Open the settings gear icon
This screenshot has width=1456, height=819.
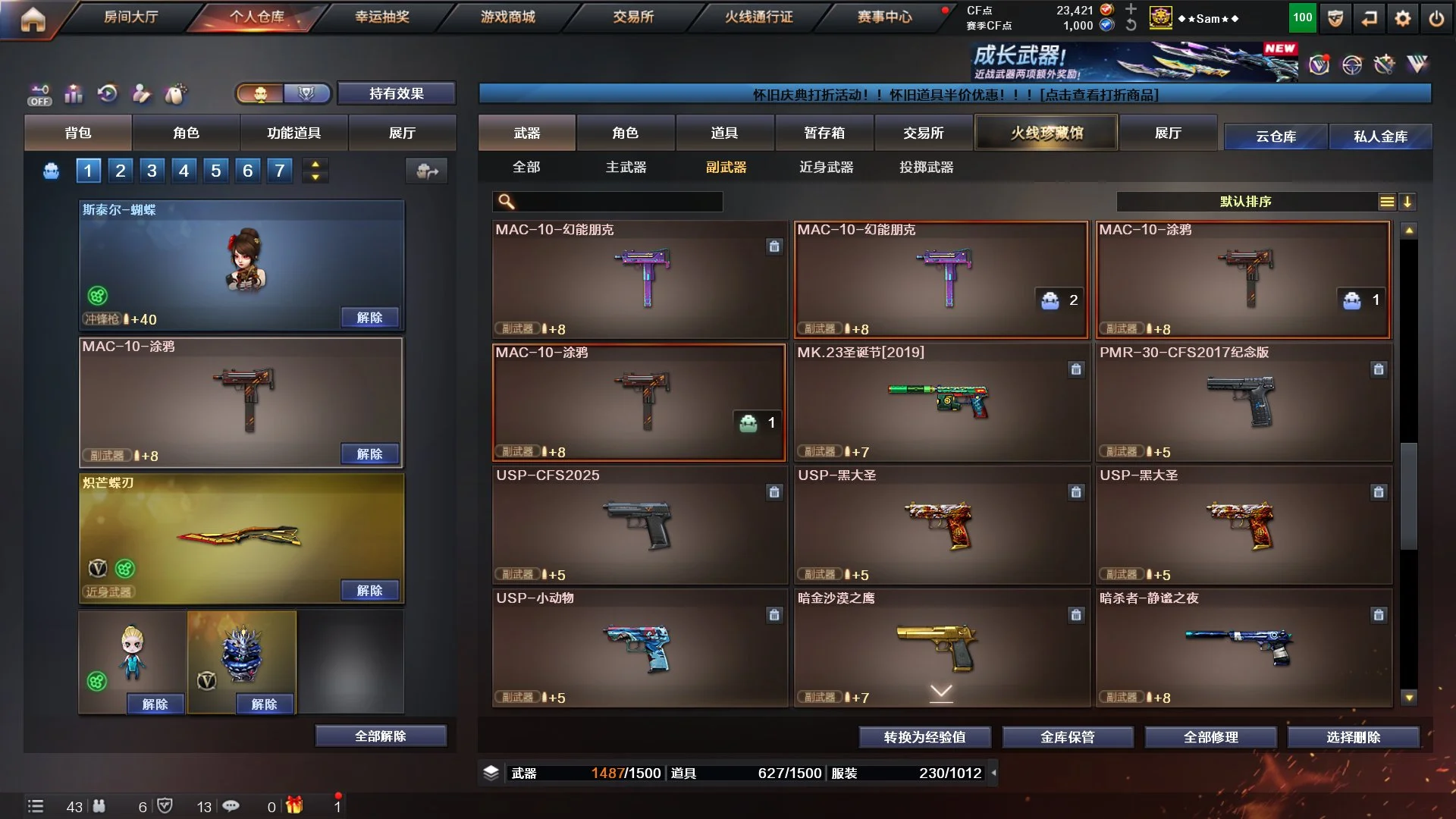(x=1402, y=18)
